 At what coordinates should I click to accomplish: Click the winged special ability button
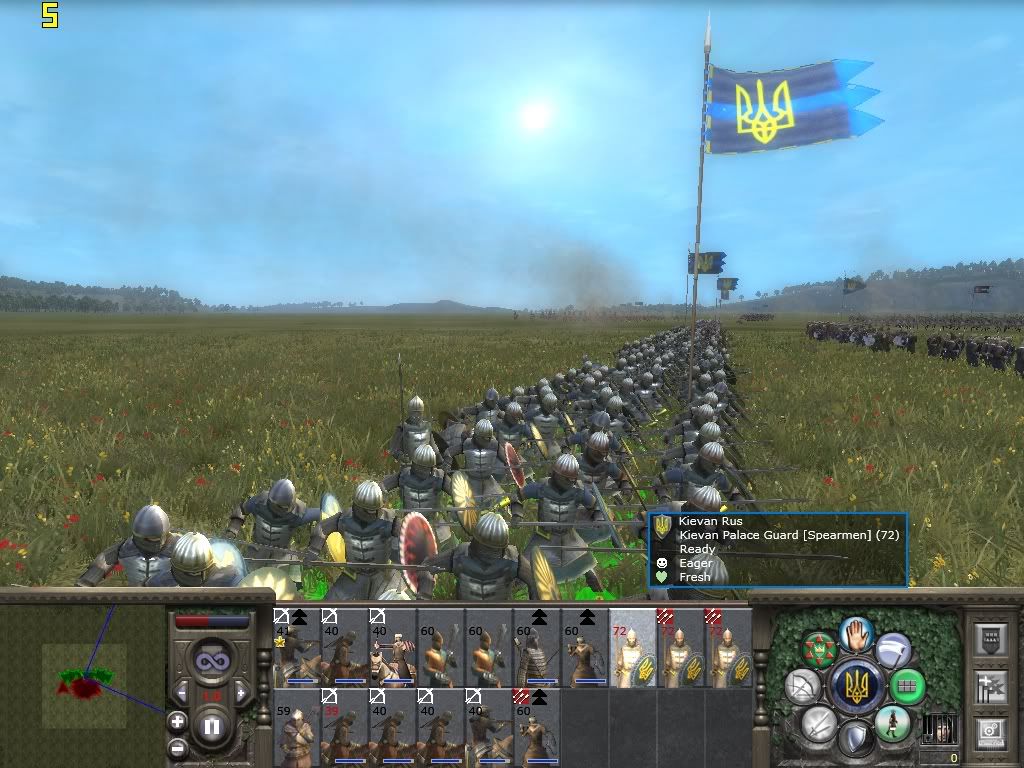tap(893, 650)
